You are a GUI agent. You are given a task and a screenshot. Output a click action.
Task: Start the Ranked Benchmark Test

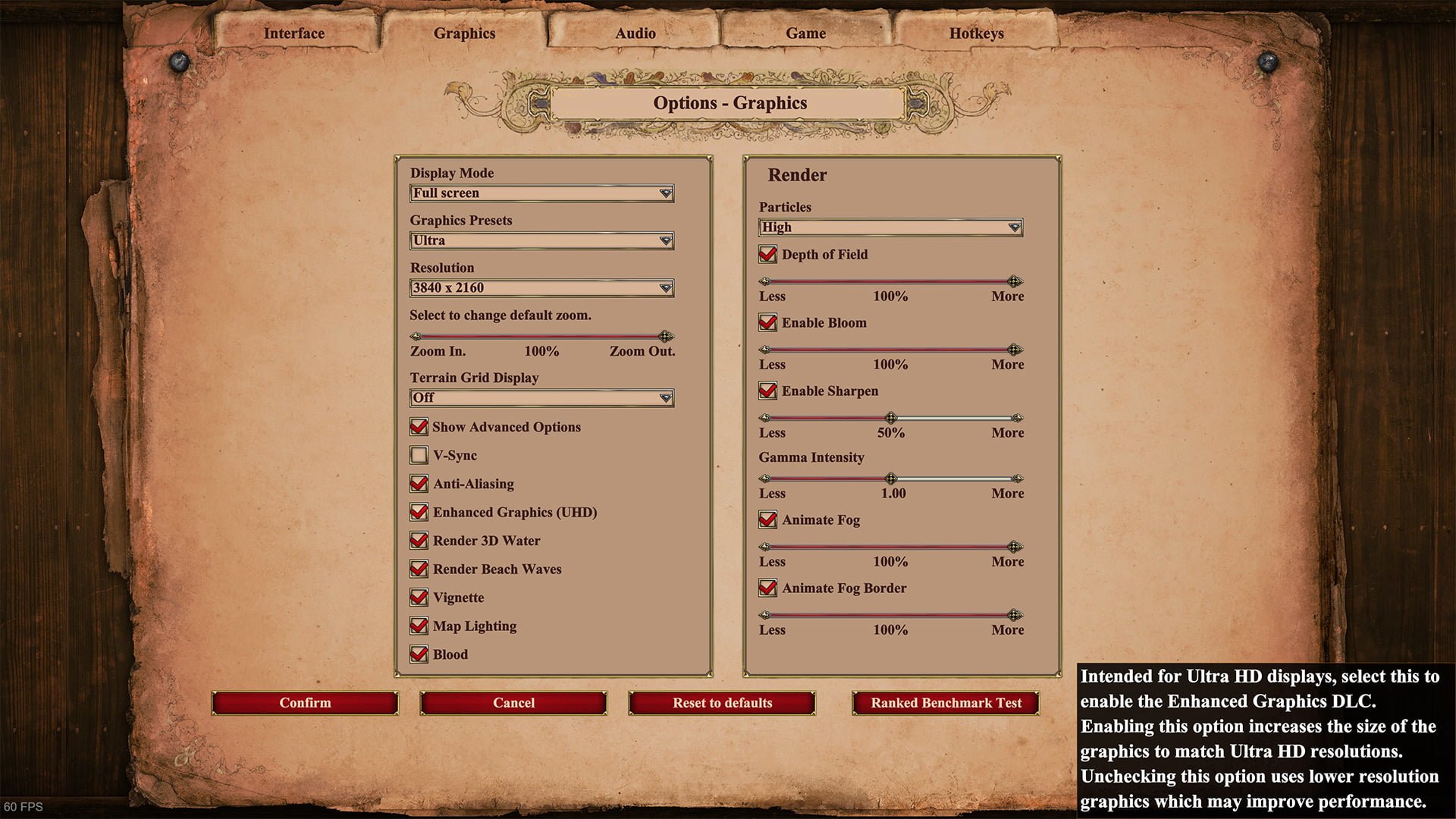pos(946,703)
